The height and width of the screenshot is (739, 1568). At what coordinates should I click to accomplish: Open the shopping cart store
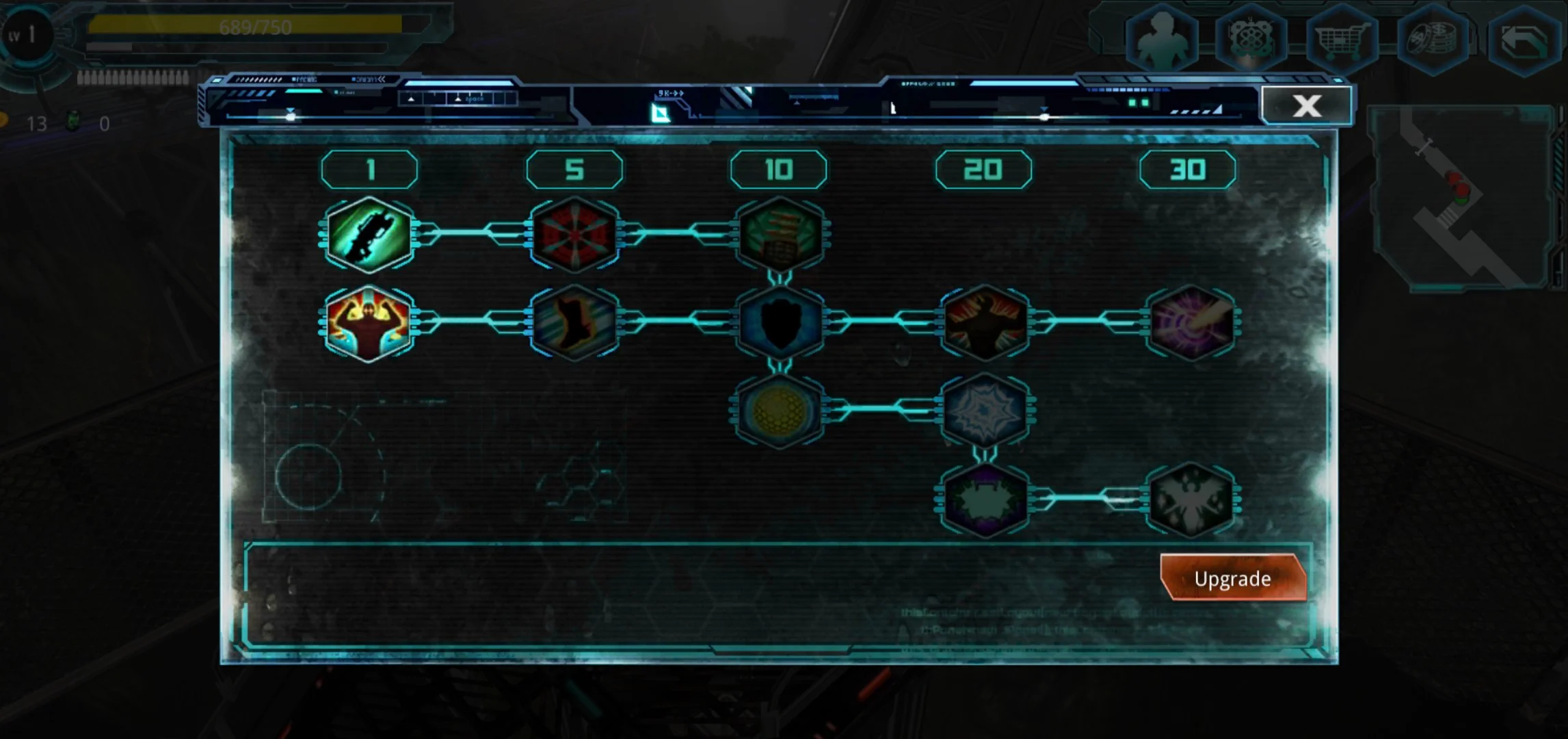click(1341, 40)
